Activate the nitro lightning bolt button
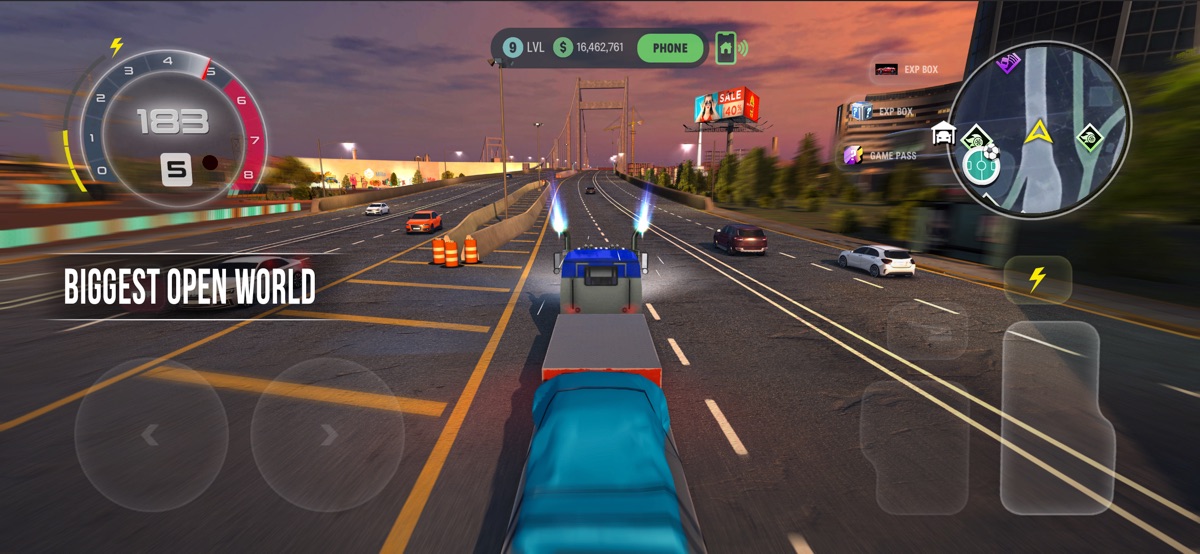This screenshot has height=554, width=1200. pos(1037,280)
